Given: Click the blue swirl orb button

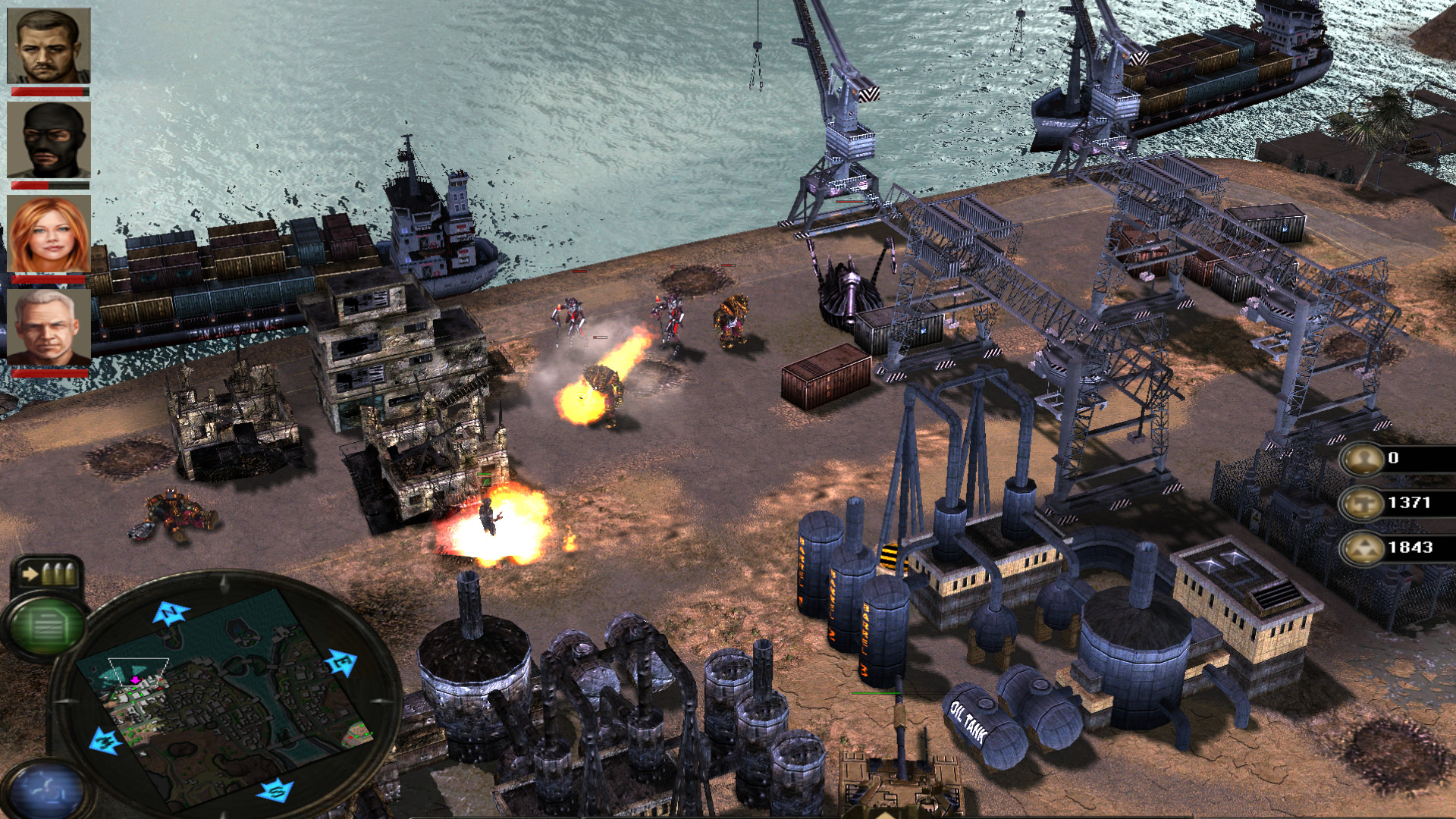Looking at the screenshot, I should point(45,792).
